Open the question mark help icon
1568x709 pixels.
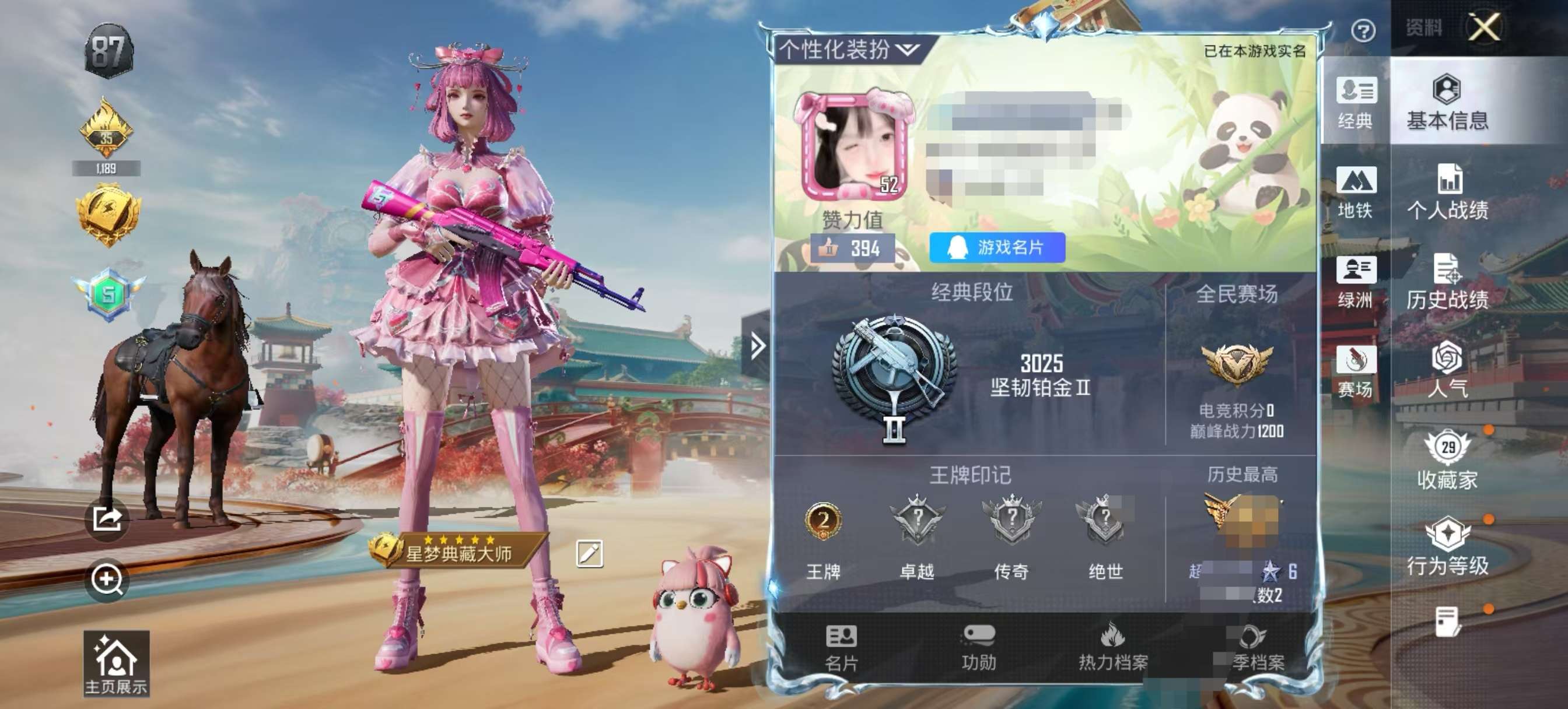[1363, 30]
